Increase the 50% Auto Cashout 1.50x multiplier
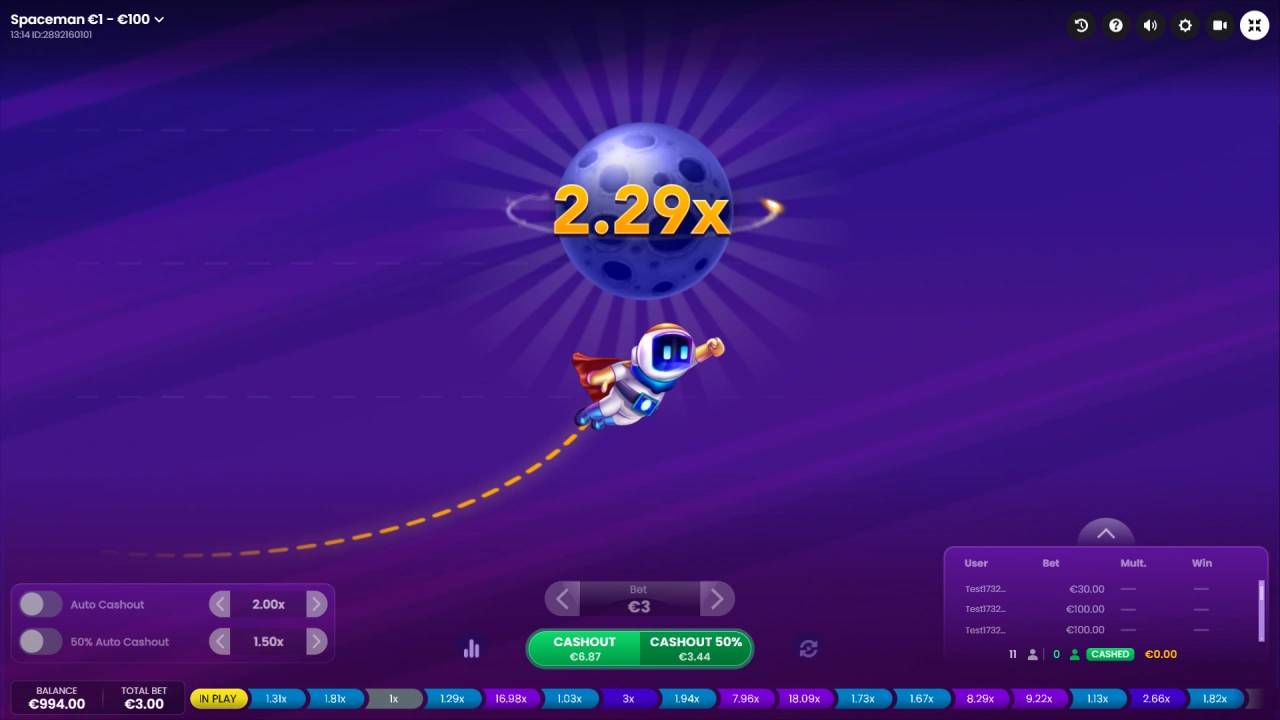This screenshot has height=720, width=1280. coord(316,642)
